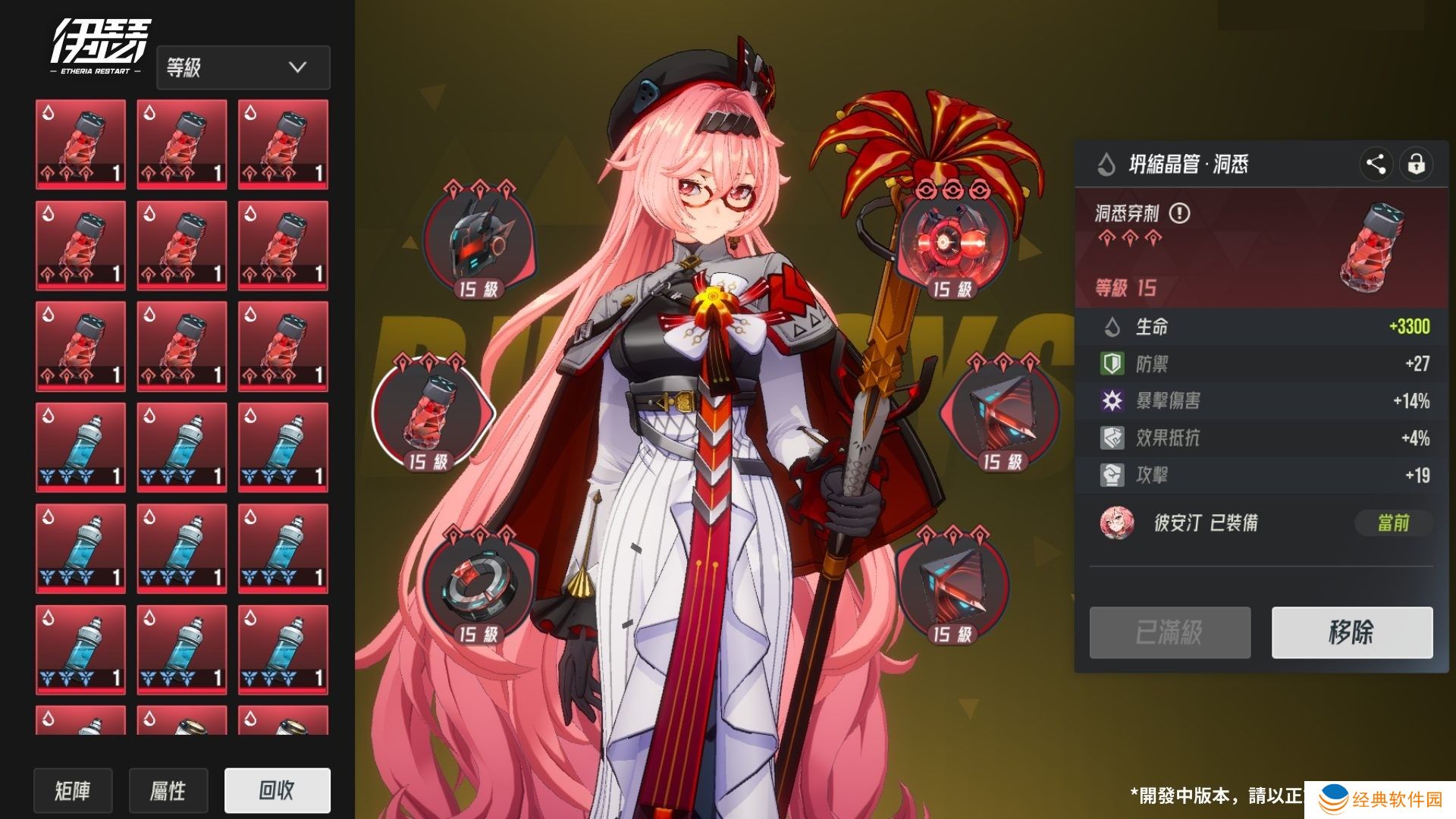Image resolution: width=1456 pixels, height=819 pixels.
Task: Click the 矩陣 button
Action: point(73,791)
